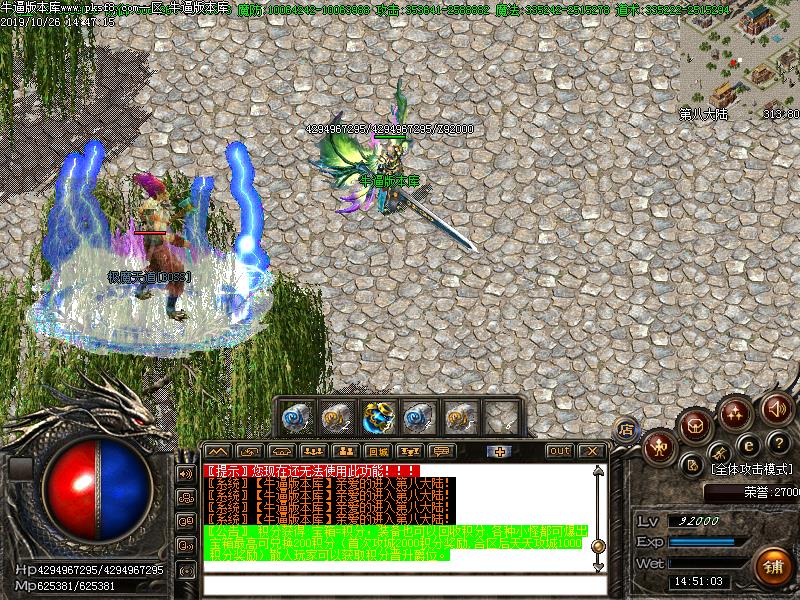Select the topmost chat channel side button
Viewport: 800px width, 600px height.
click(185, 472)
